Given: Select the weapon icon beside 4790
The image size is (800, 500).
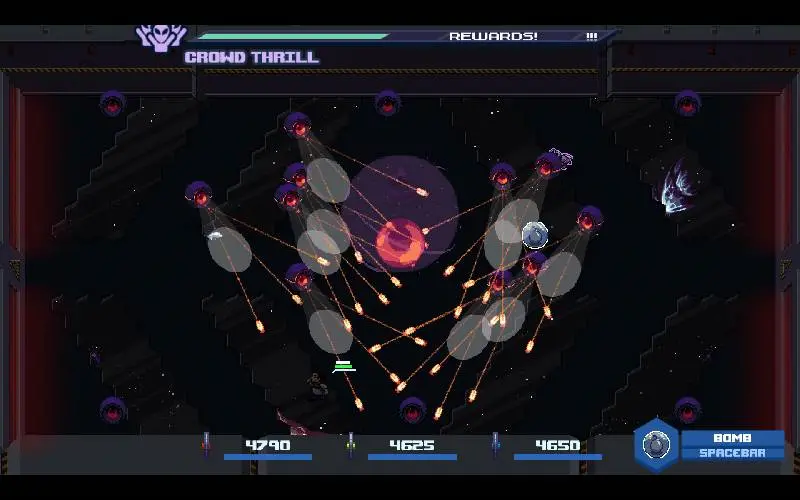Looking at the screenshot, I should 206,445.
